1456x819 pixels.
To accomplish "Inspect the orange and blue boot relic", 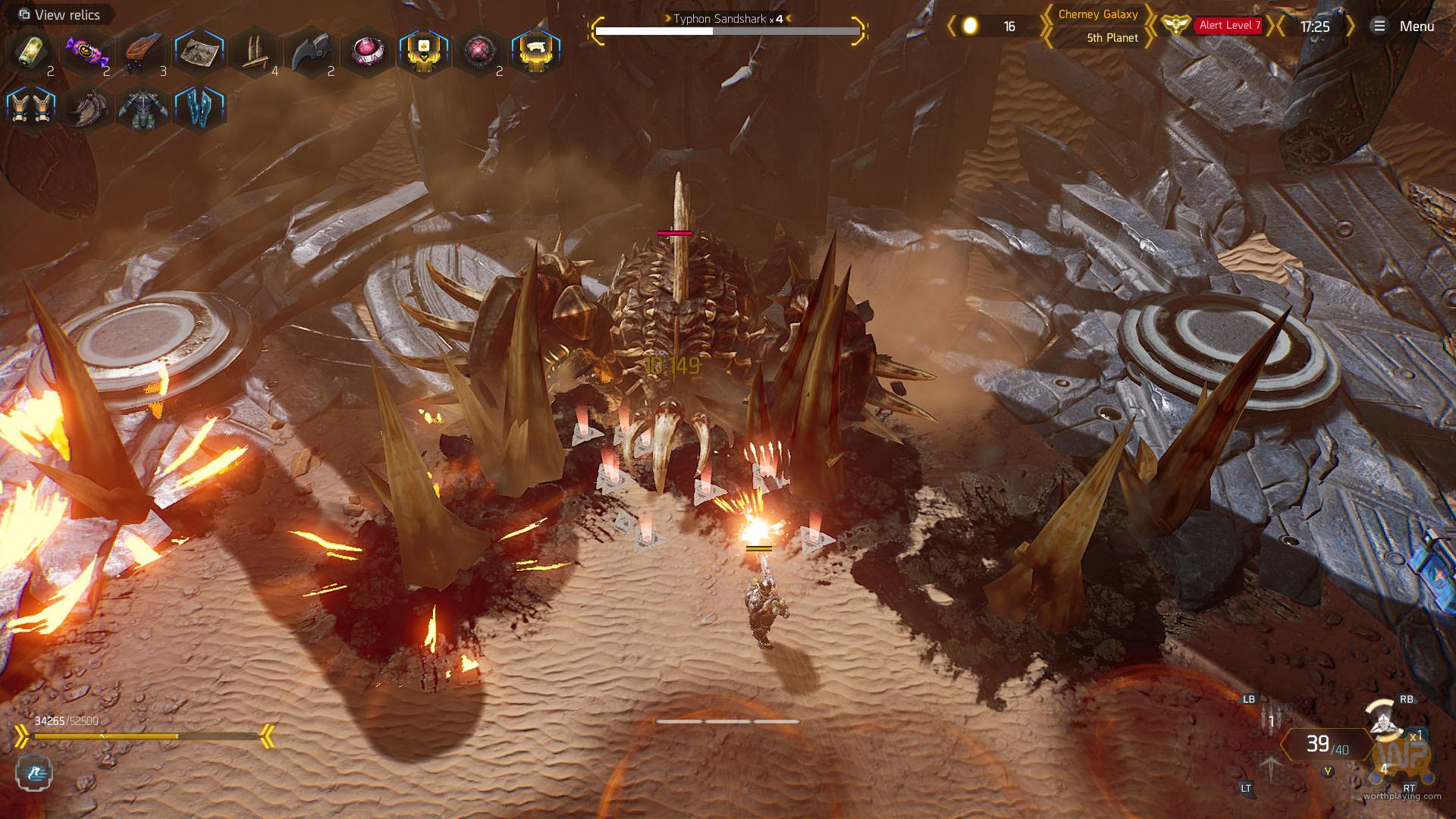I will click(143, 52).
